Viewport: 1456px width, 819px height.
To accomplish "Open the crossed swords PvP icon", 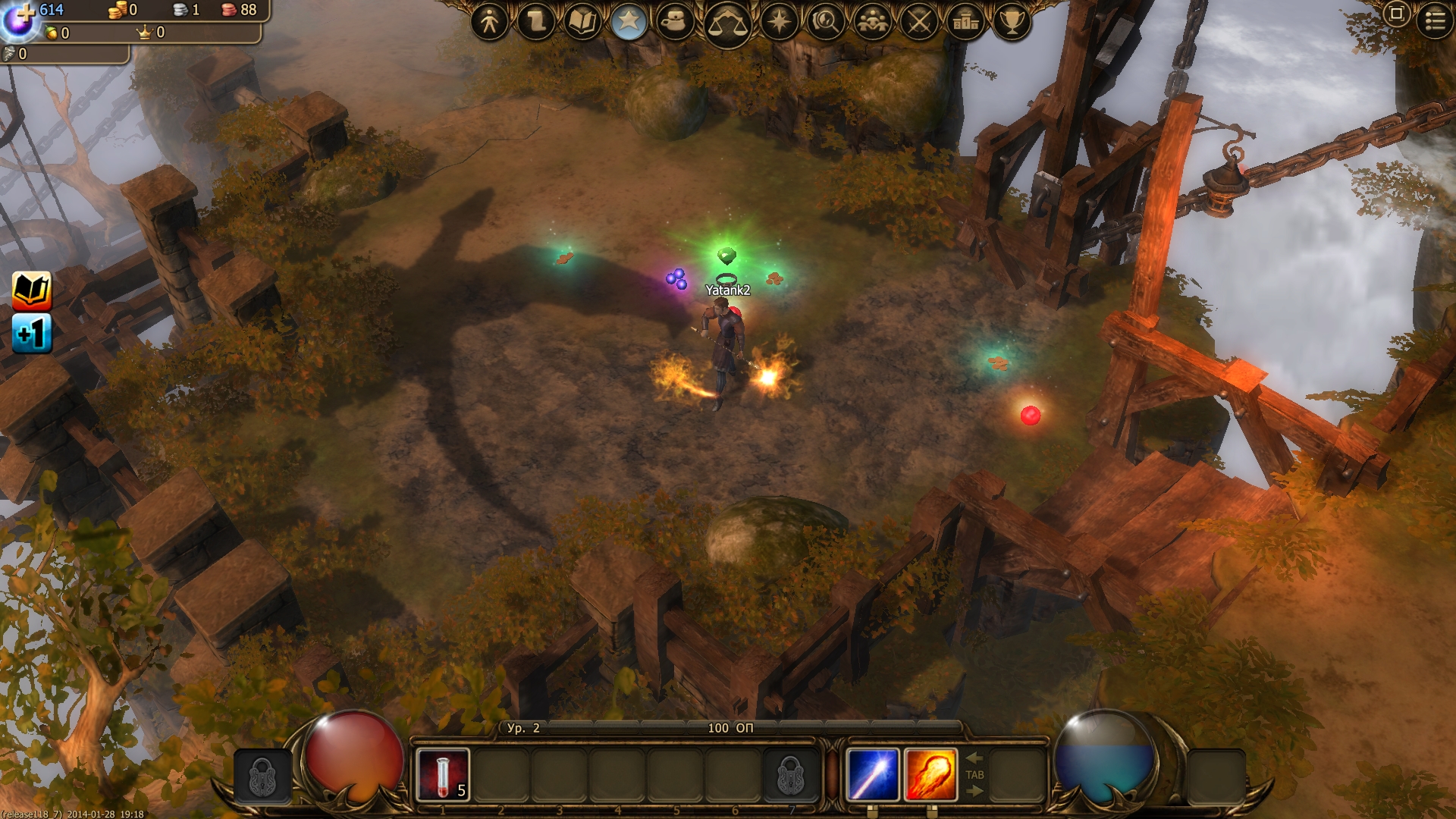I will click(x=919, y=22).
